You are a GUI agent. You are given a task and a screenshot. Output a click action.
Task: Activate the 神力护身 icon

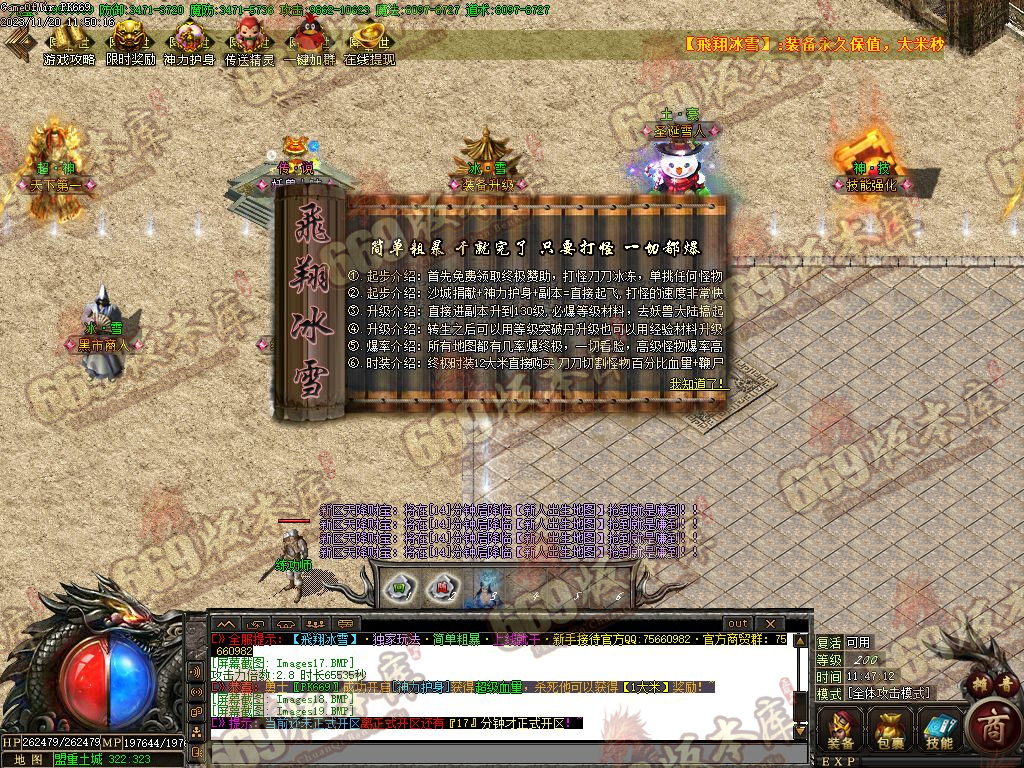tap(189, 40)
